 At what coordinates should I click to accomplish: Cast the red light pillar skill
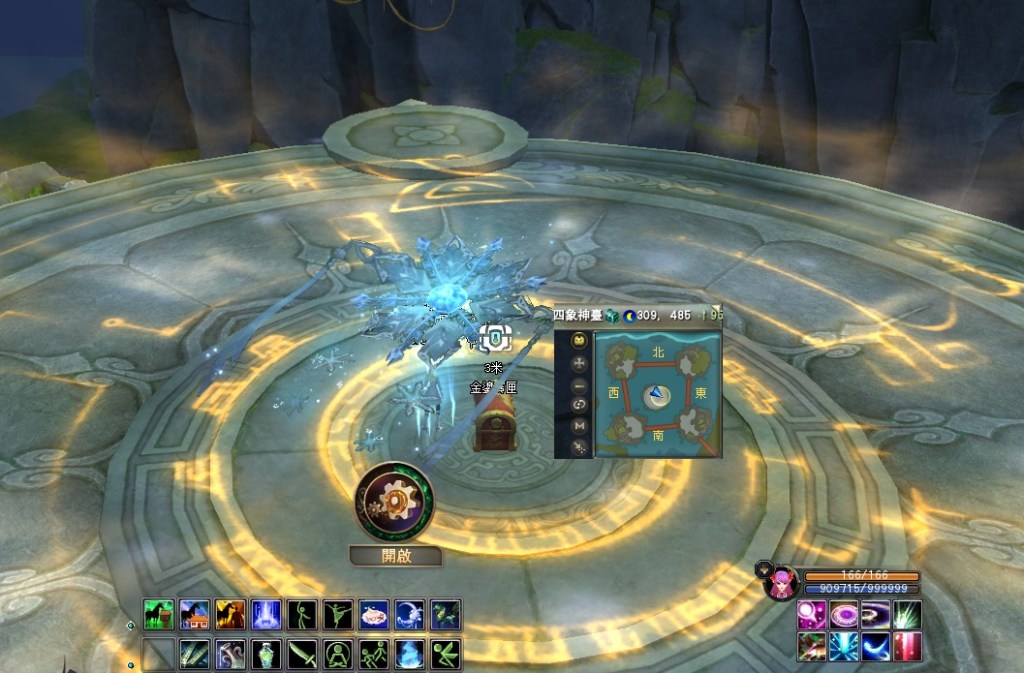coord(908,646)
